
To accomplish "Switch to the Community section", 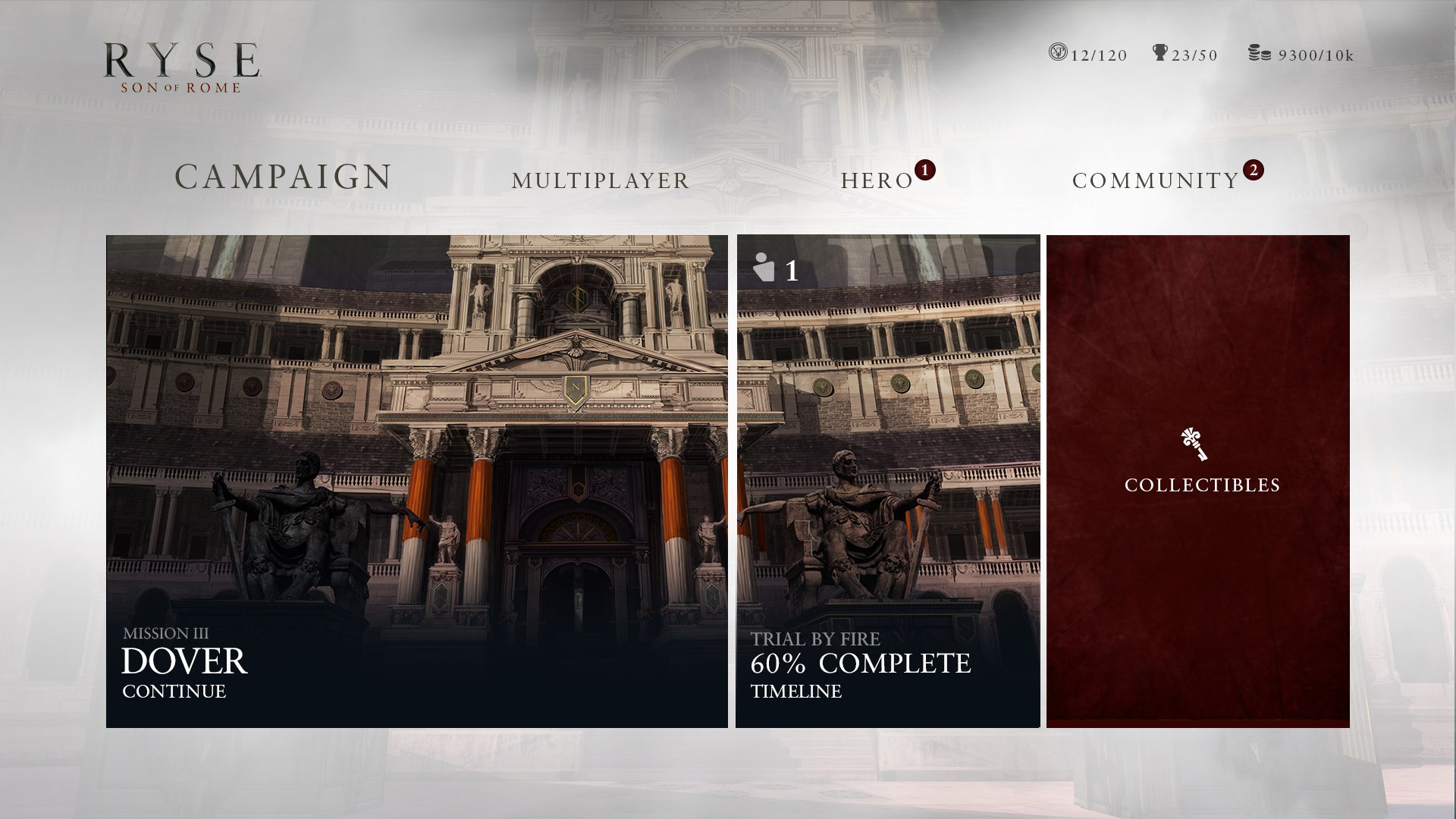I will coord(1153,181).
